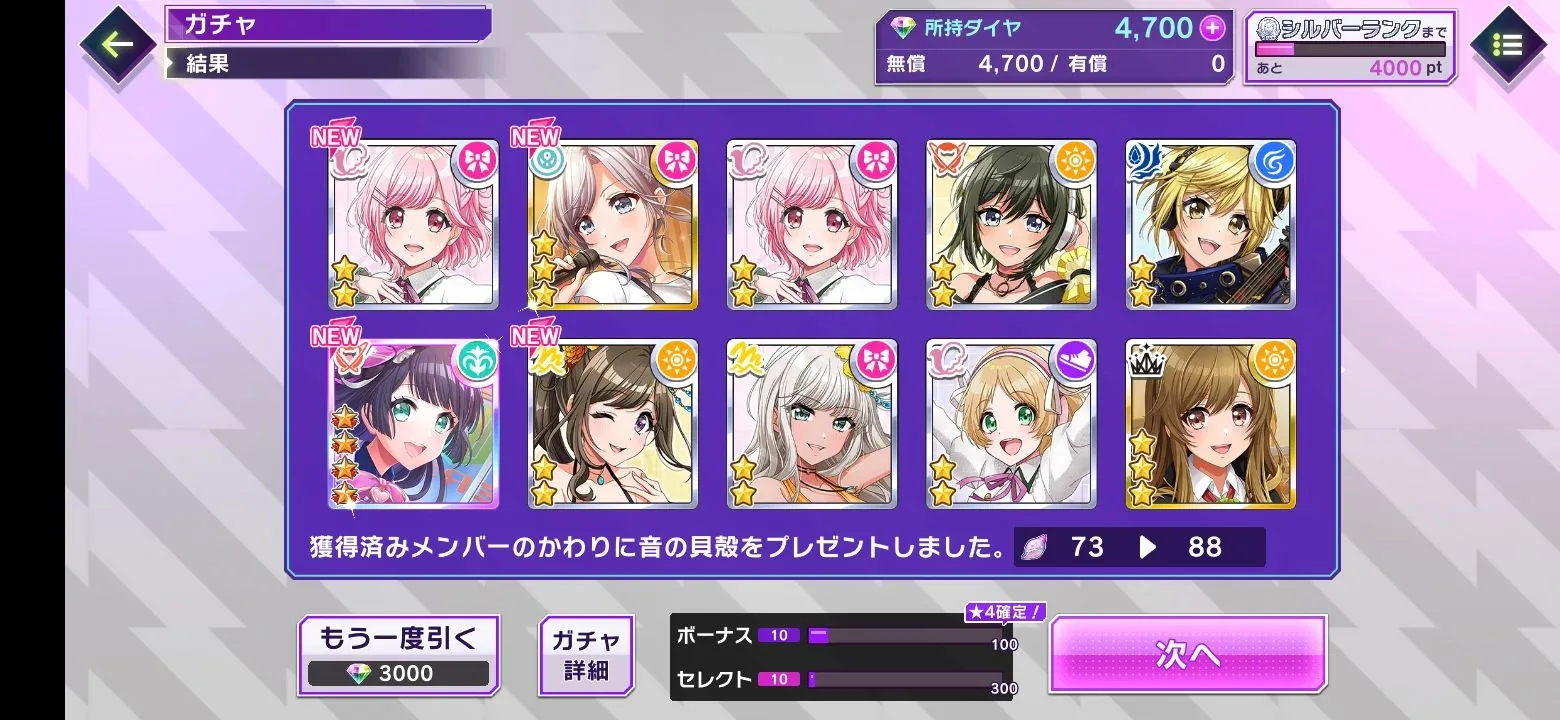Open the hamburger menu icon
The height and width of the screenshot is (720, 1560).
[x=1507, y=46]
